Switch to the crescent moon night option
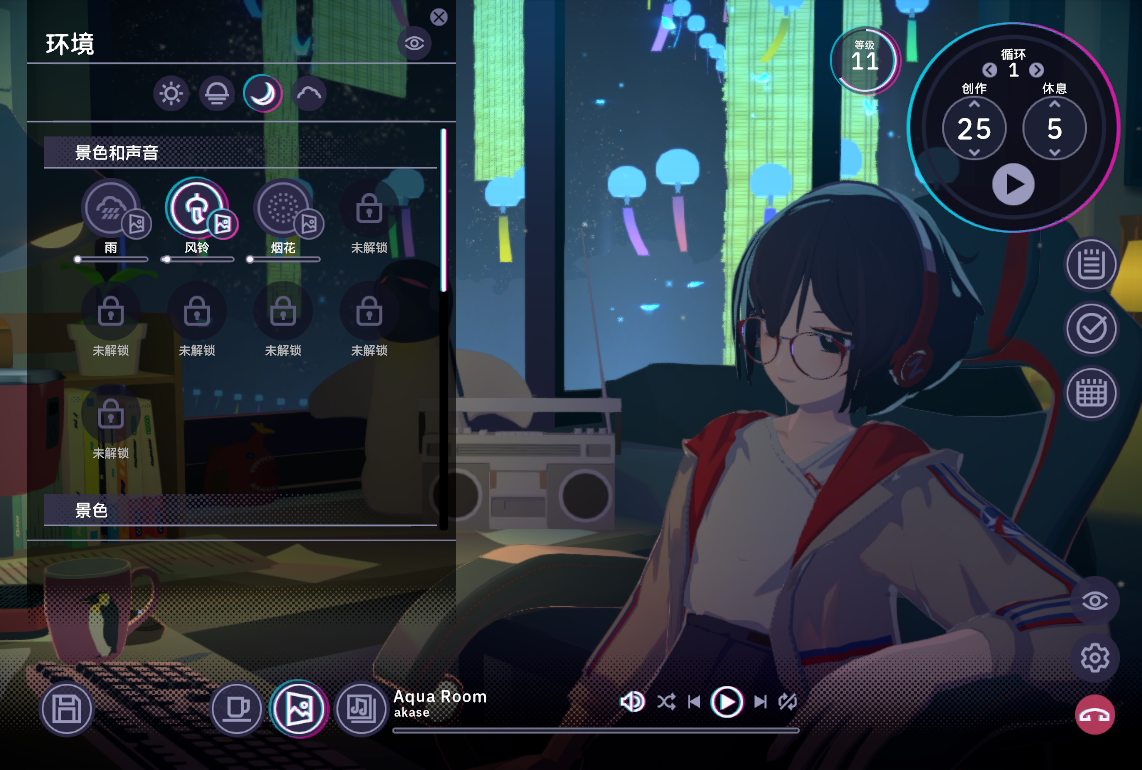The image size is (1142, 770). point(263,94)
